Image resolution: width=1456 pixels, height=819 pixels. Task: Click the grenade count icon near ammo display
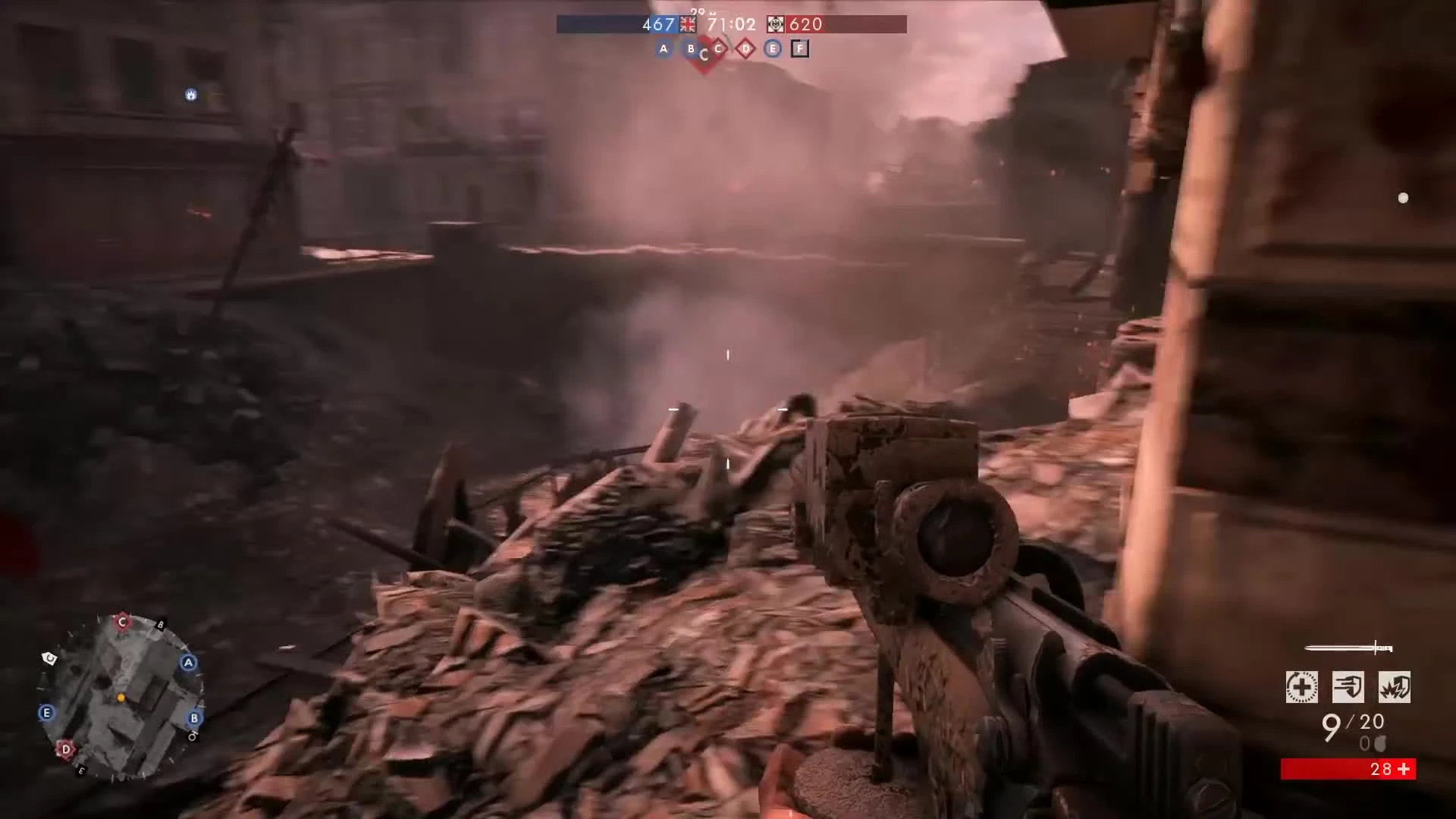(1380, 745)
